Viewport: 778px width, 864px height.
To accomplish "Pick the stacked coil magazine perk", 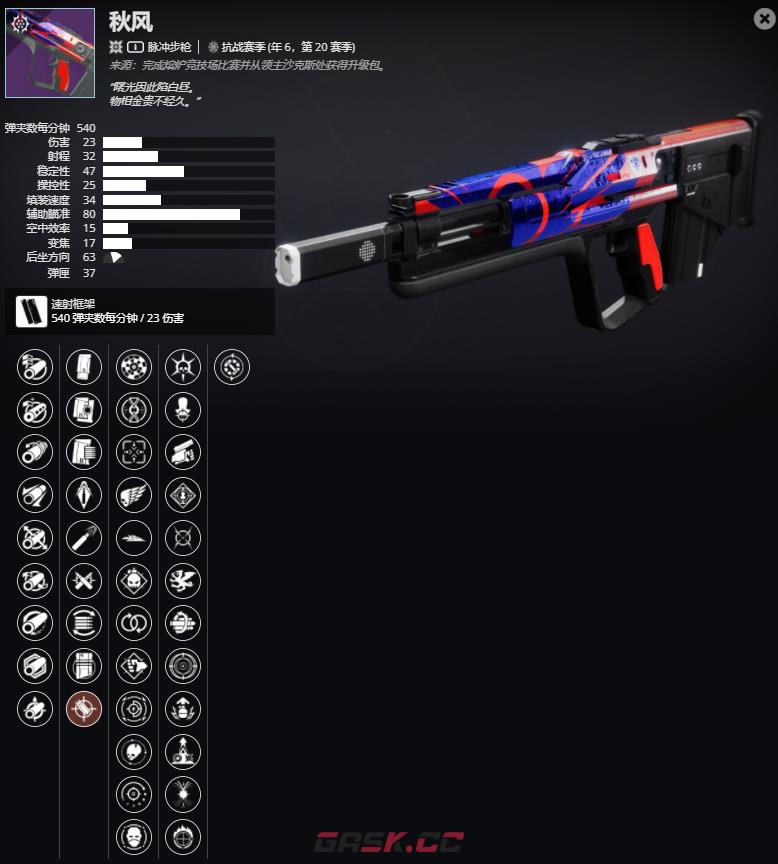I will (84, 623).
